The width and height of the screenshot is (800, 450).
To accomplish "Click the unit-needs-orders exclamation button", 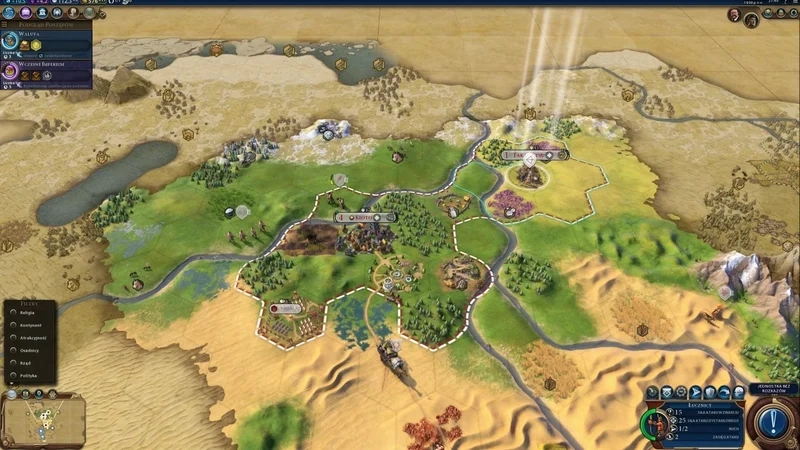I will [x=773, y=422].
